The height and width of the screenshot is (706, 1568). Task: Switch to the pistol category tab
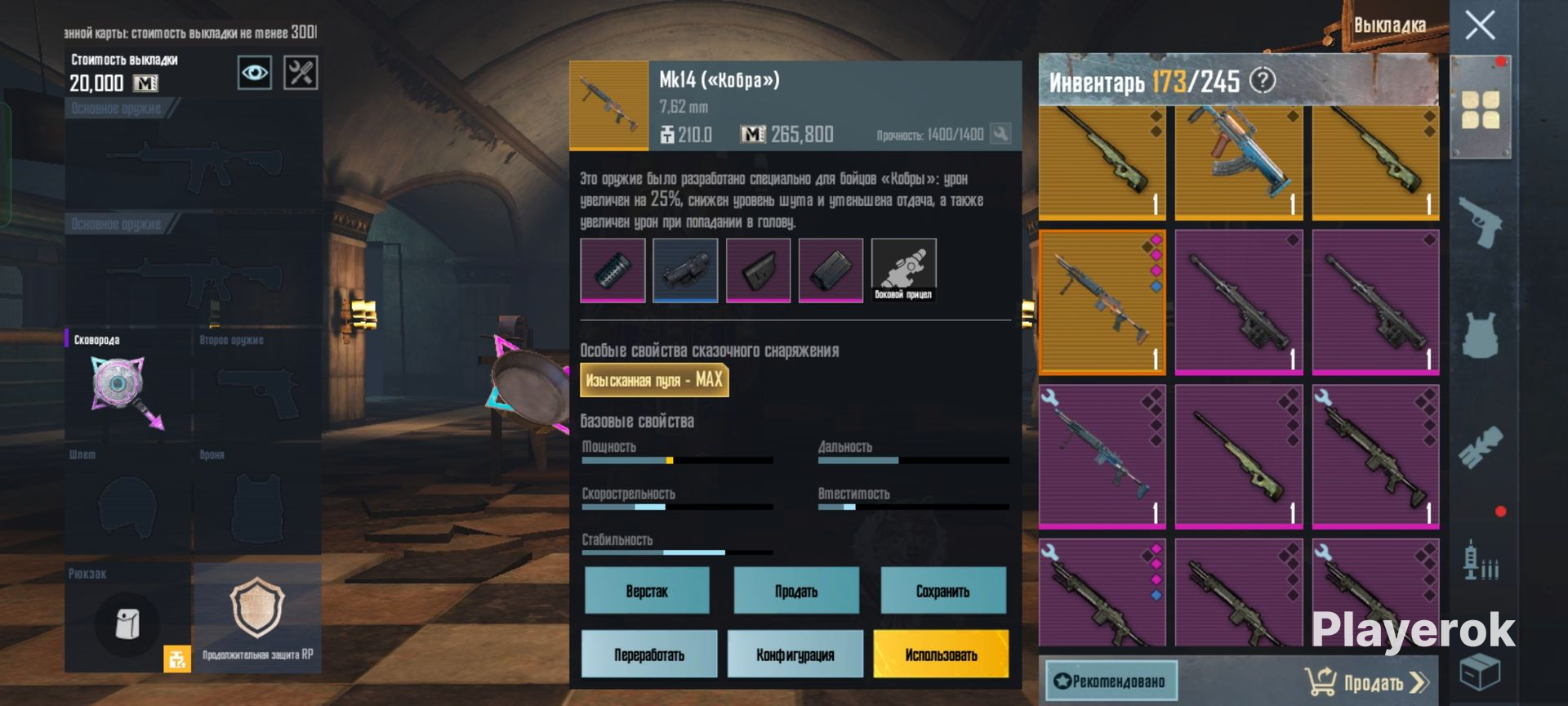[x=1480, y=222]
